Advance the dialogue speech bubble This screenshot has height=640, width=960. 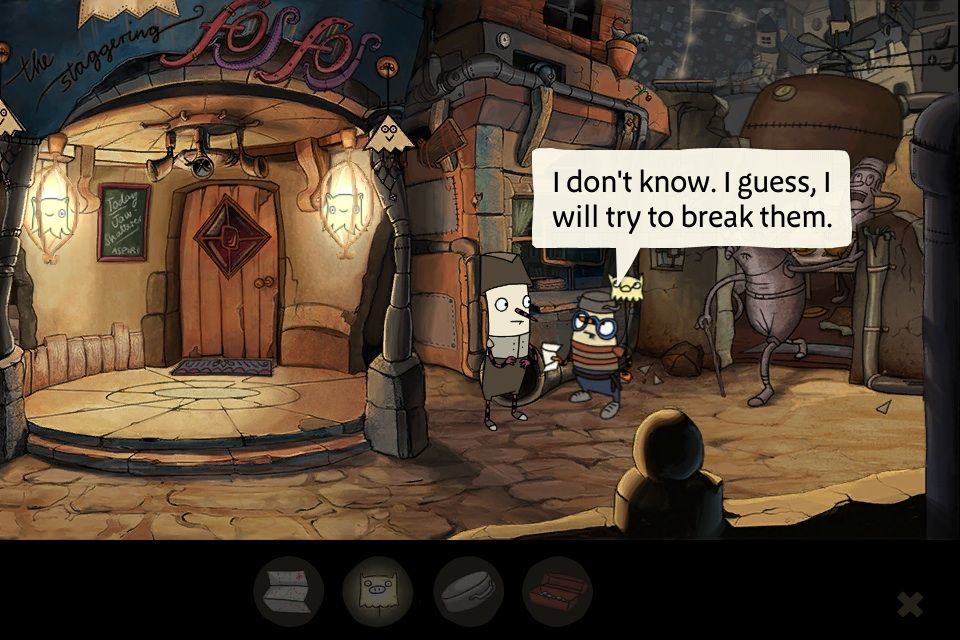(691, 200)
